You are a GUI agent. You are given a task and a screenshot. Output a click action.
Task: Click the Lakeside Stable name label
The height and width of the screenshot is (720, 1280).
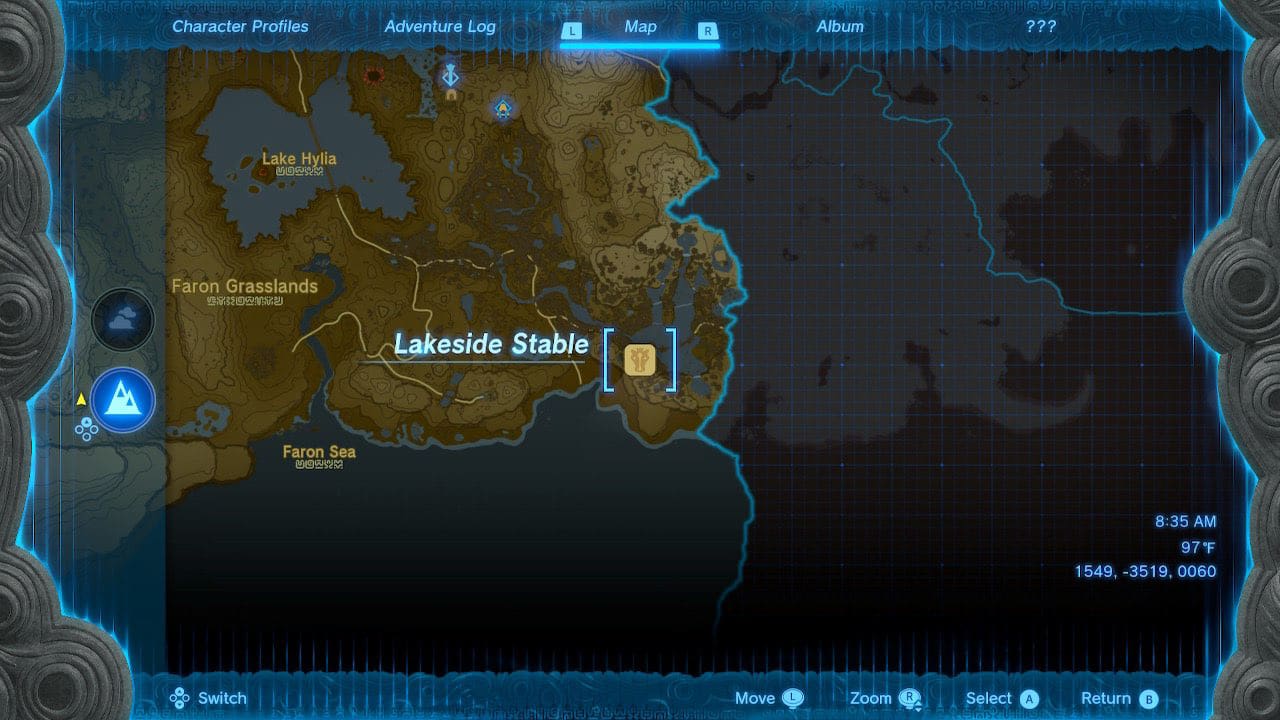click(491, 344)
